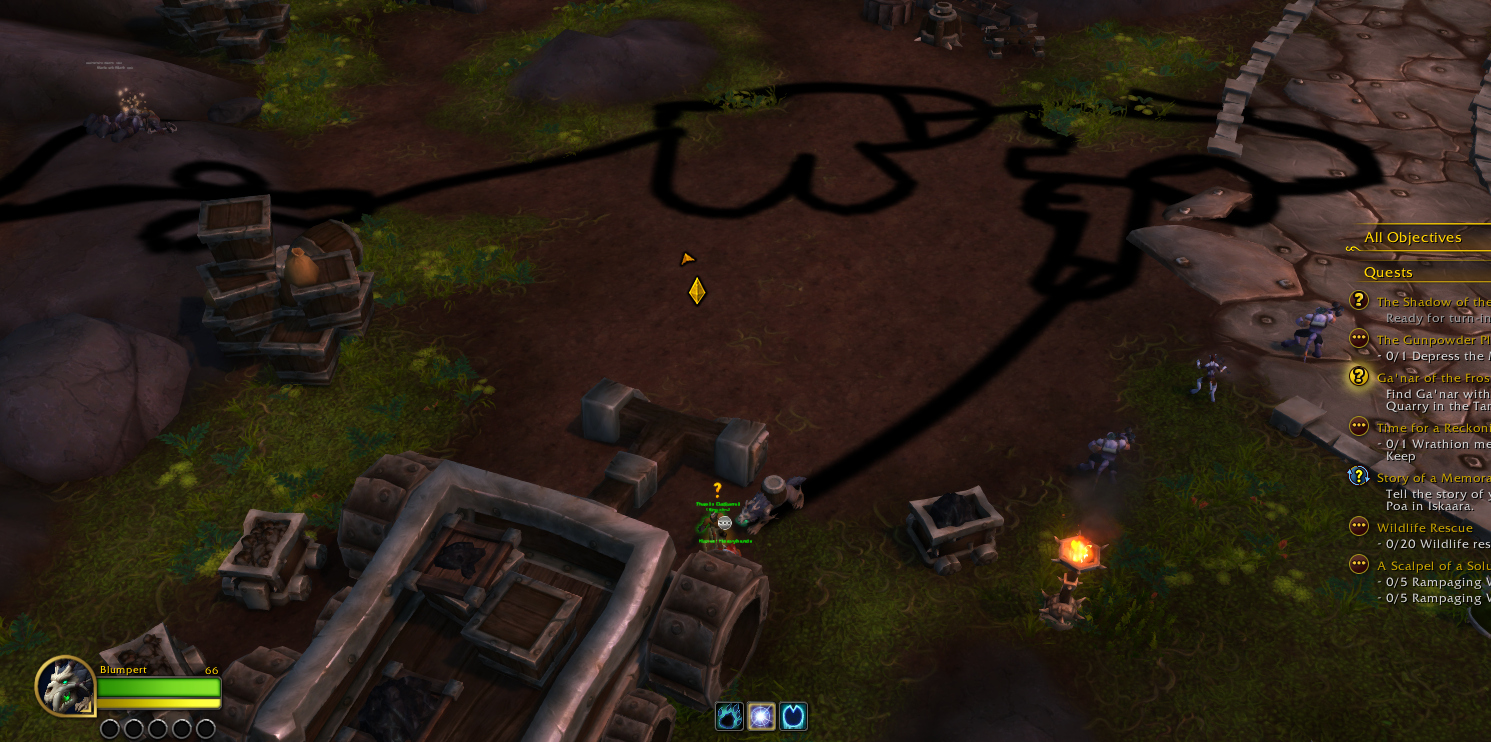
Task: Select the Time for a Reckoning quest
Action: coord(1432,428)
